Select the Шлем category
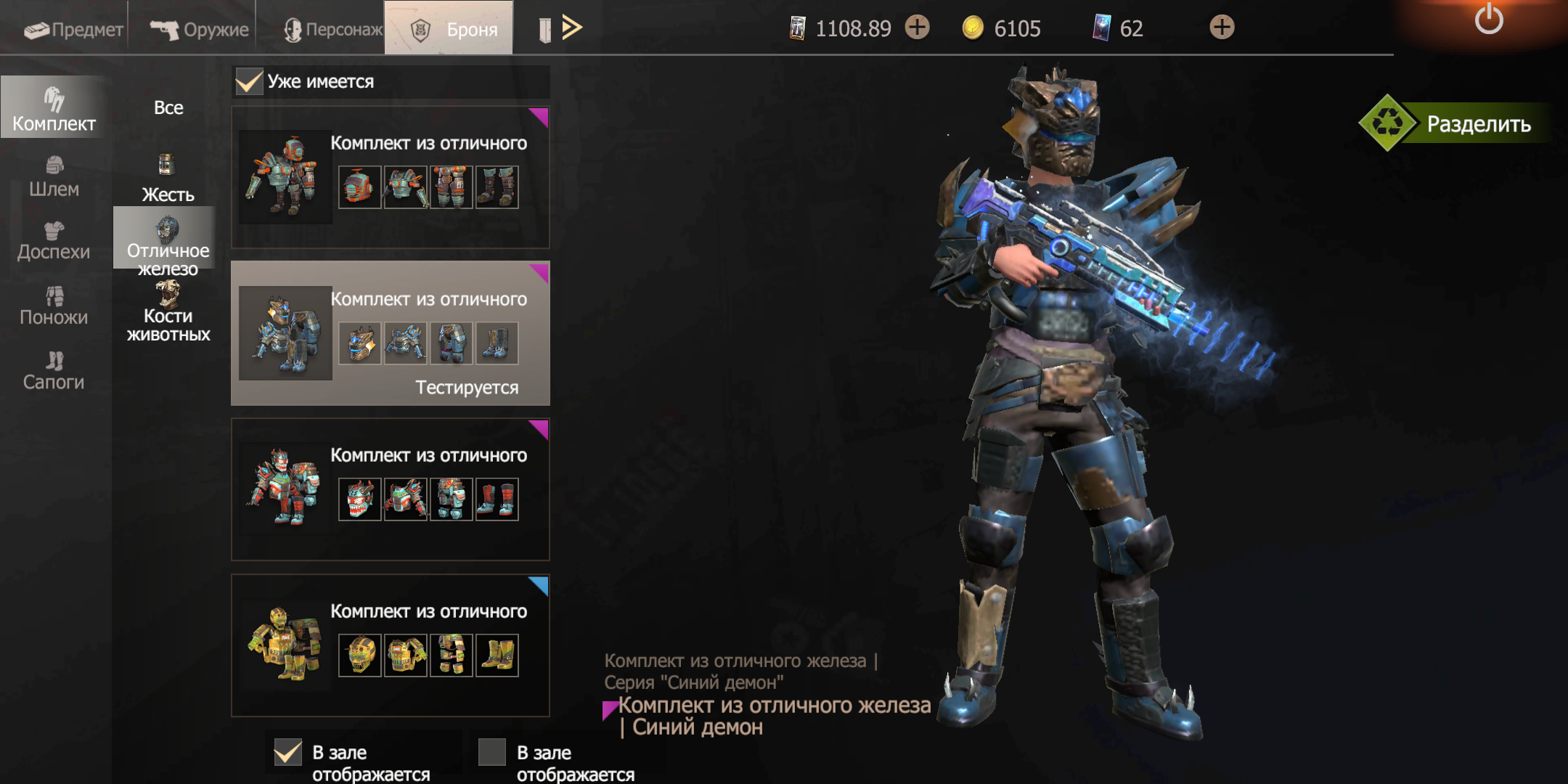 tap(54, 176)
